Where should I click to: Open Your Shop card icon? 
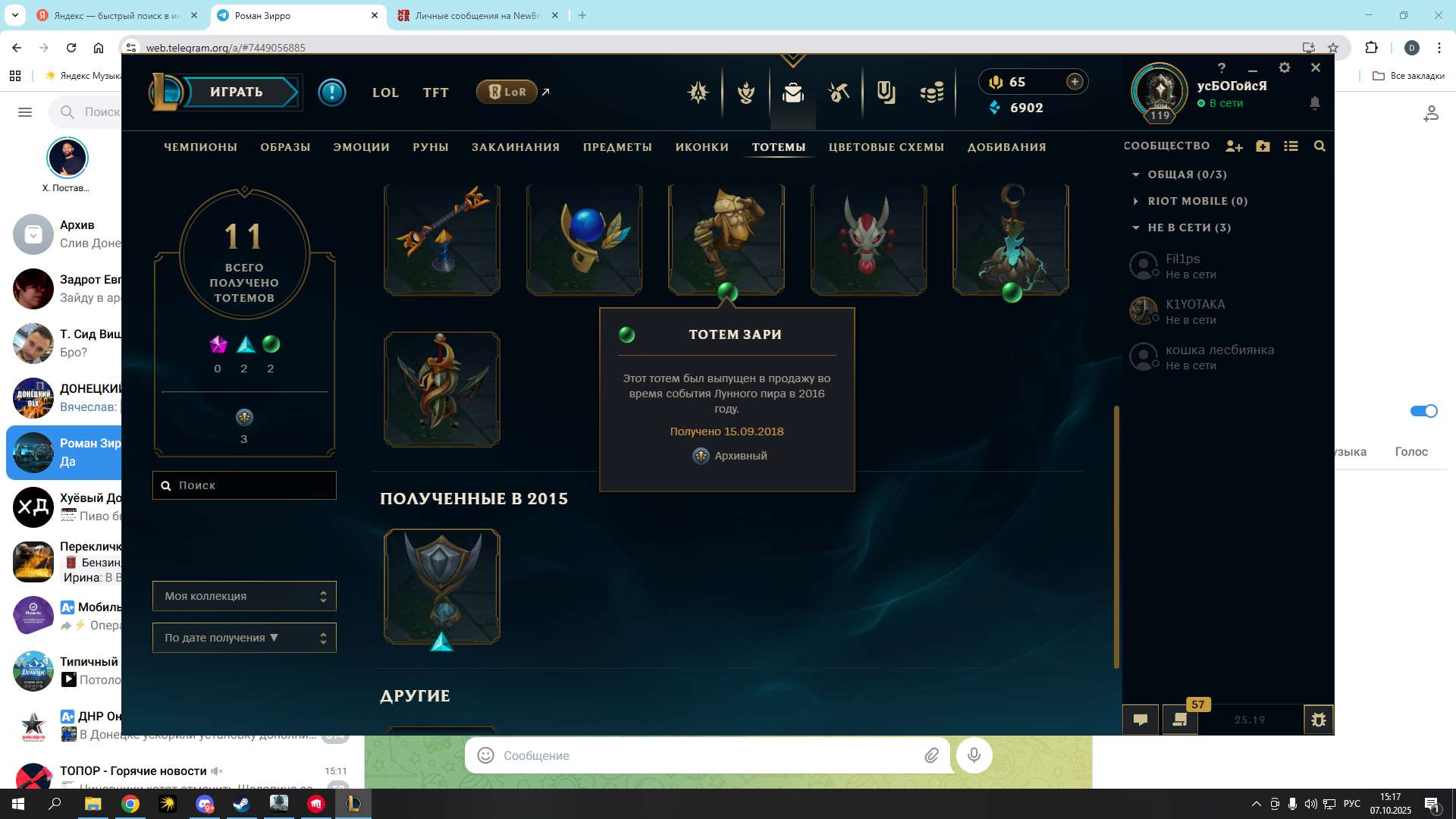coord(886,93)
